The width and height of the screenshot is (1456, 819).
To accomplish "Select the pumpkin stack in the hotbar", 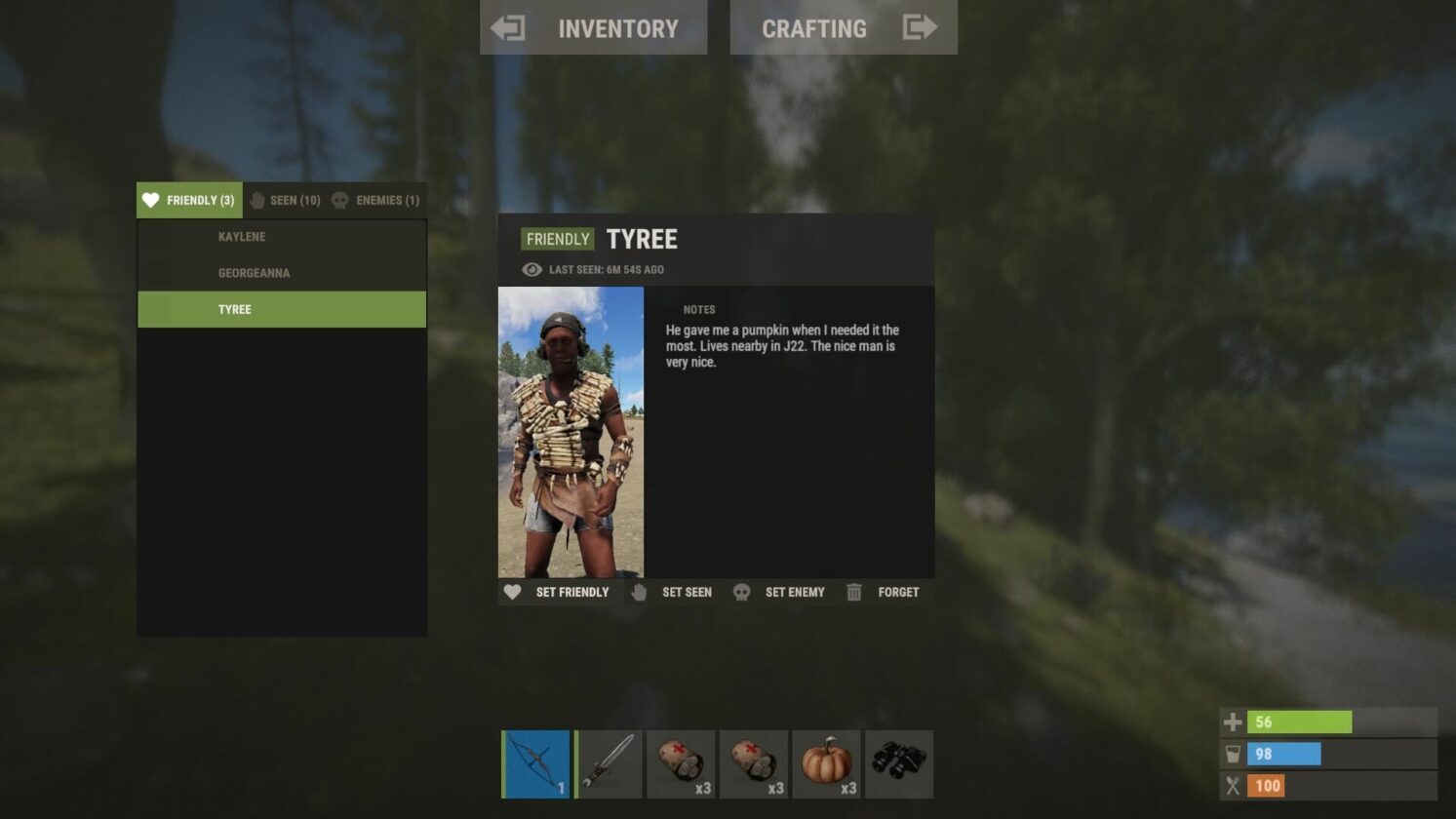I will [827, 764].
